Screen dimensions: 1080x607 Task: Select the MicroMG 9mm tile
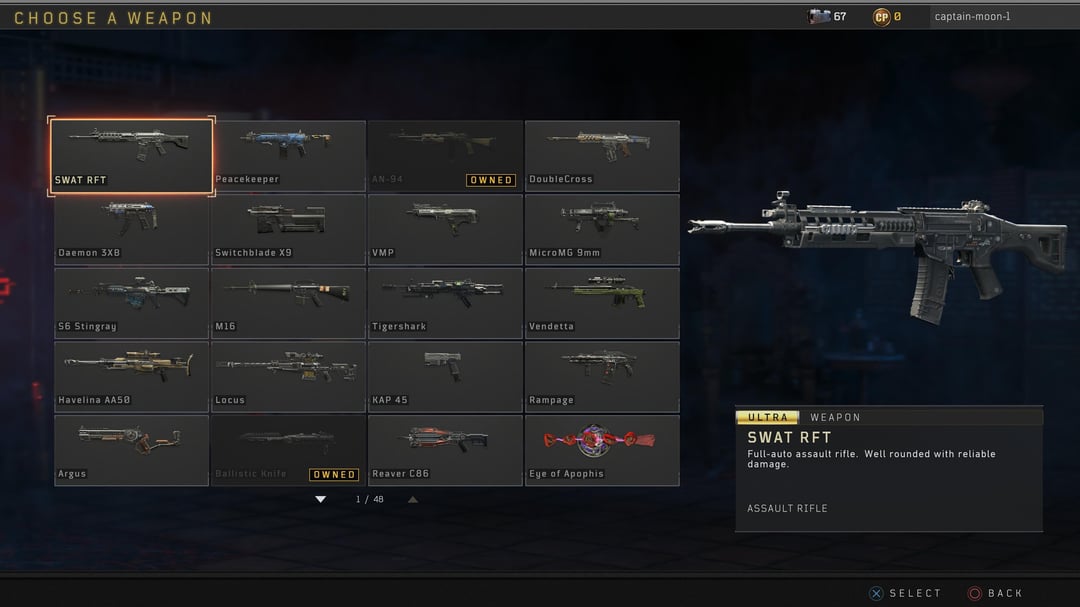[602, 229]
